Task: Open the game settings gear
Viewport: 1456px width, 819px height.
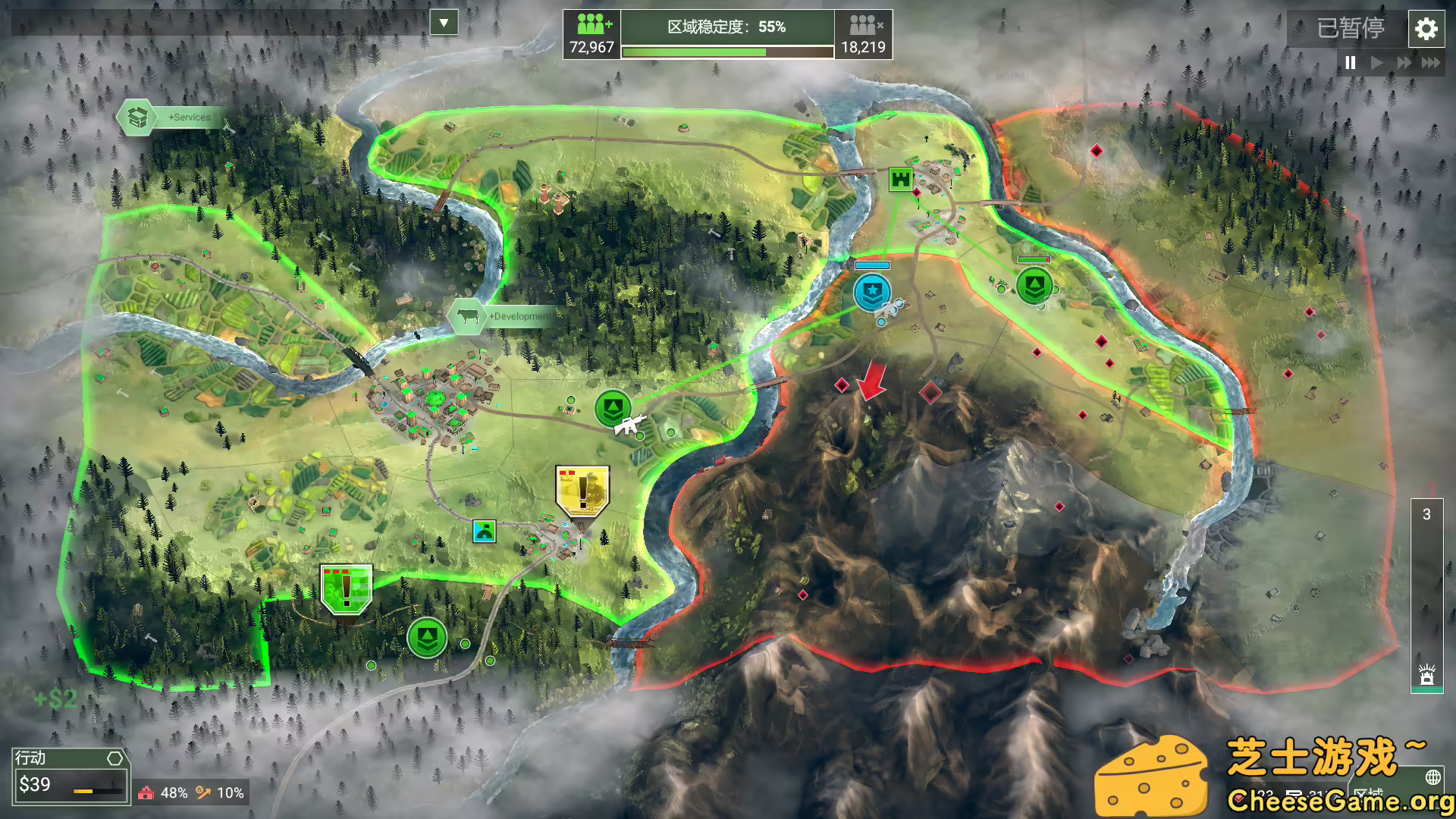Action: [x=1426, y=30]
